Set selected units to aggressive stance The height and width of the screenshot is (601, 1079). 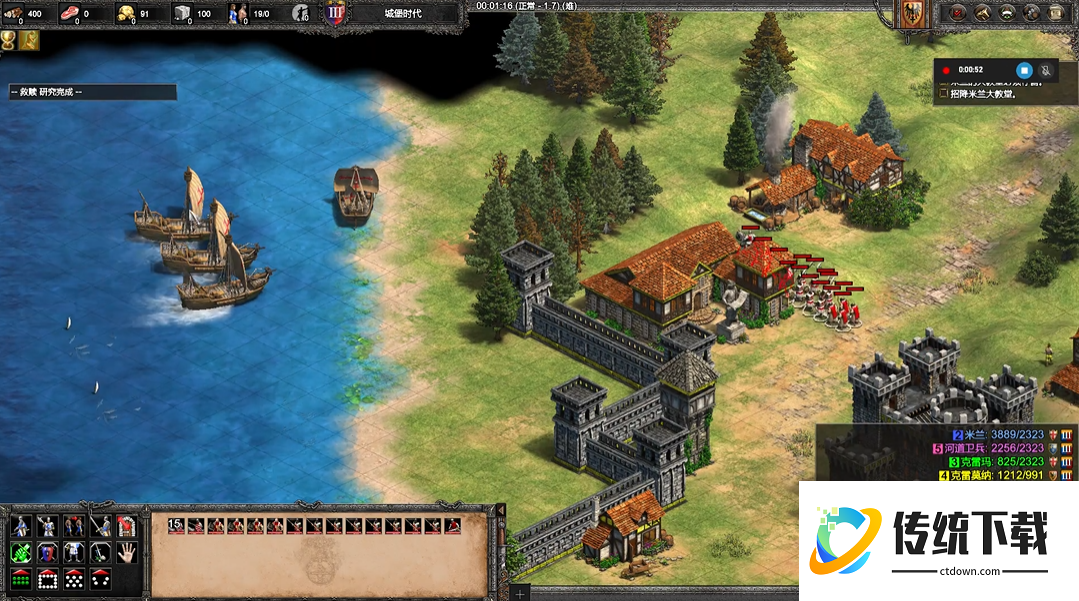pyautogui.click(x=20, y=526)
